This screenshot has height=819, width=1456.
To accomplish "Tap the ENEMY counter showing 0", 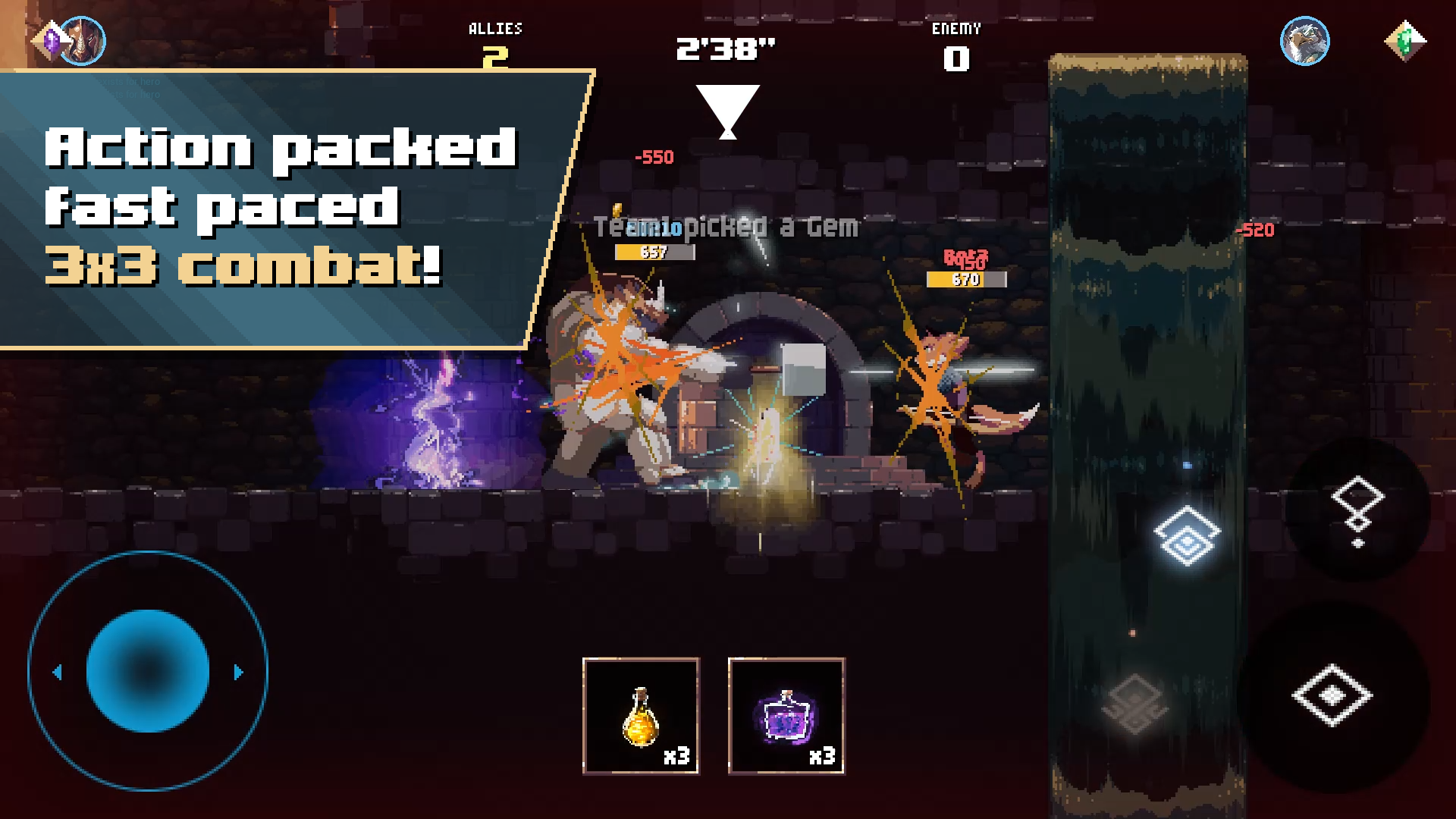I will 956,42.
